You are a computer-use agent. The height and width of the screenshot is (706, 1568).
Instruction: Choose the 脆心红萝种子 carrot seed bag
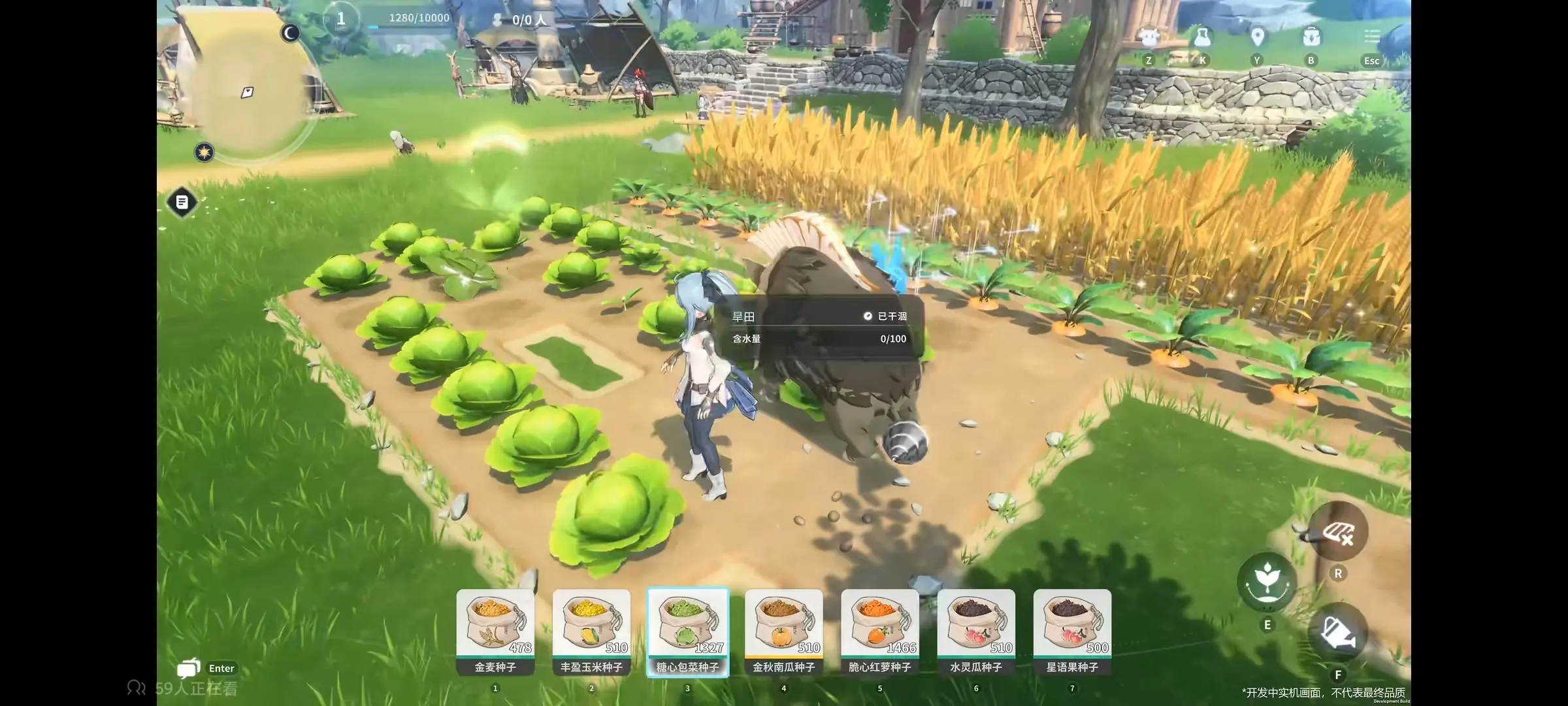[879, 628]
